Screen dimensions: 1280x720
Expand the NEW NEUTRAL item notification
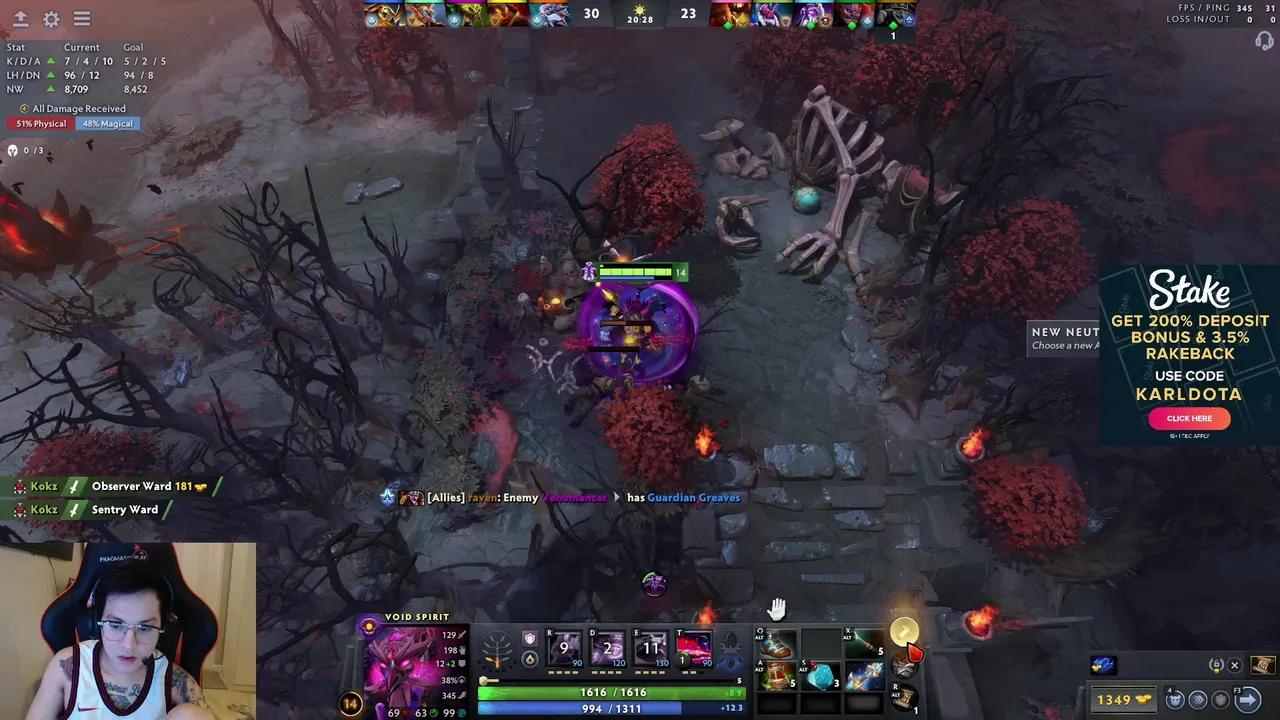click(x=1065, y=338)
